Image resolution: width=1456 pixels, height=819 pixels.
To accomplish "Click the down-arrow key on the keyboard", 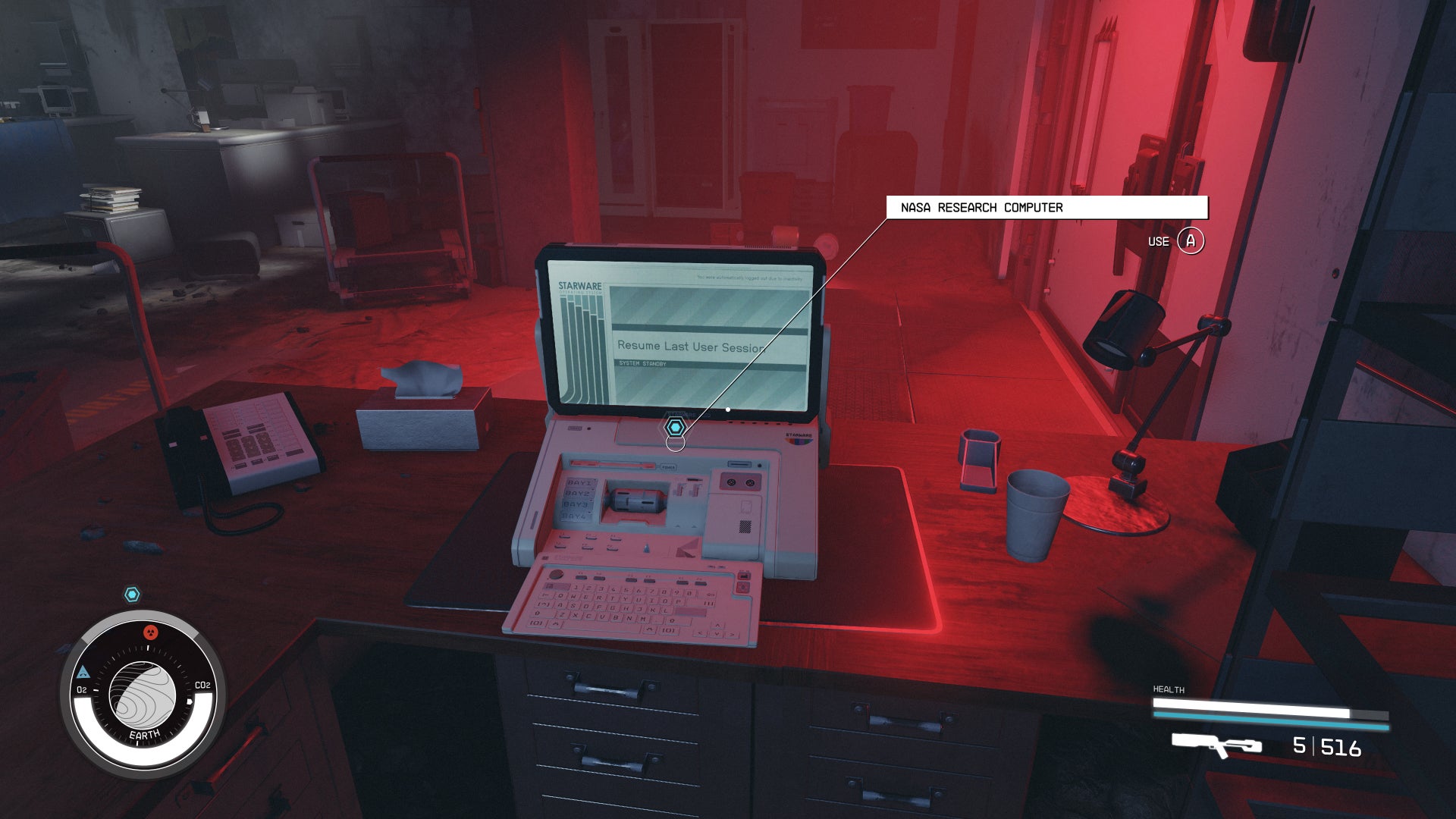I will [717, 634].
